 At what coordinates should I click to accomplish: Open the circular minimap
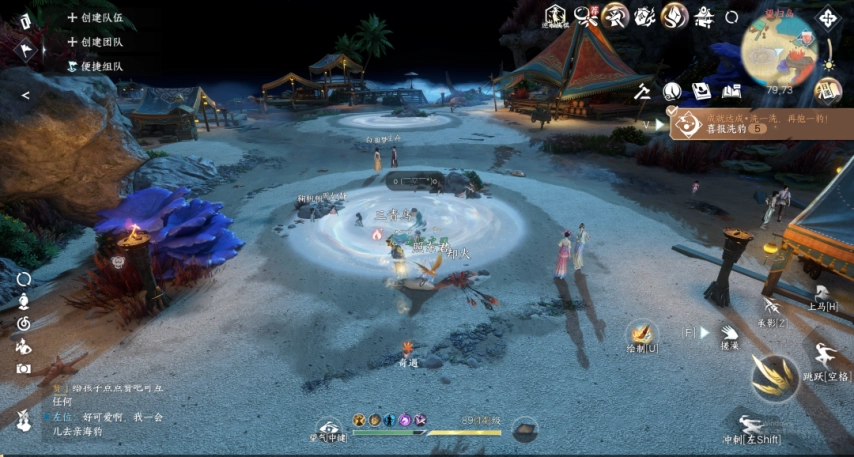pyautogui.click(x=779, y=49)
